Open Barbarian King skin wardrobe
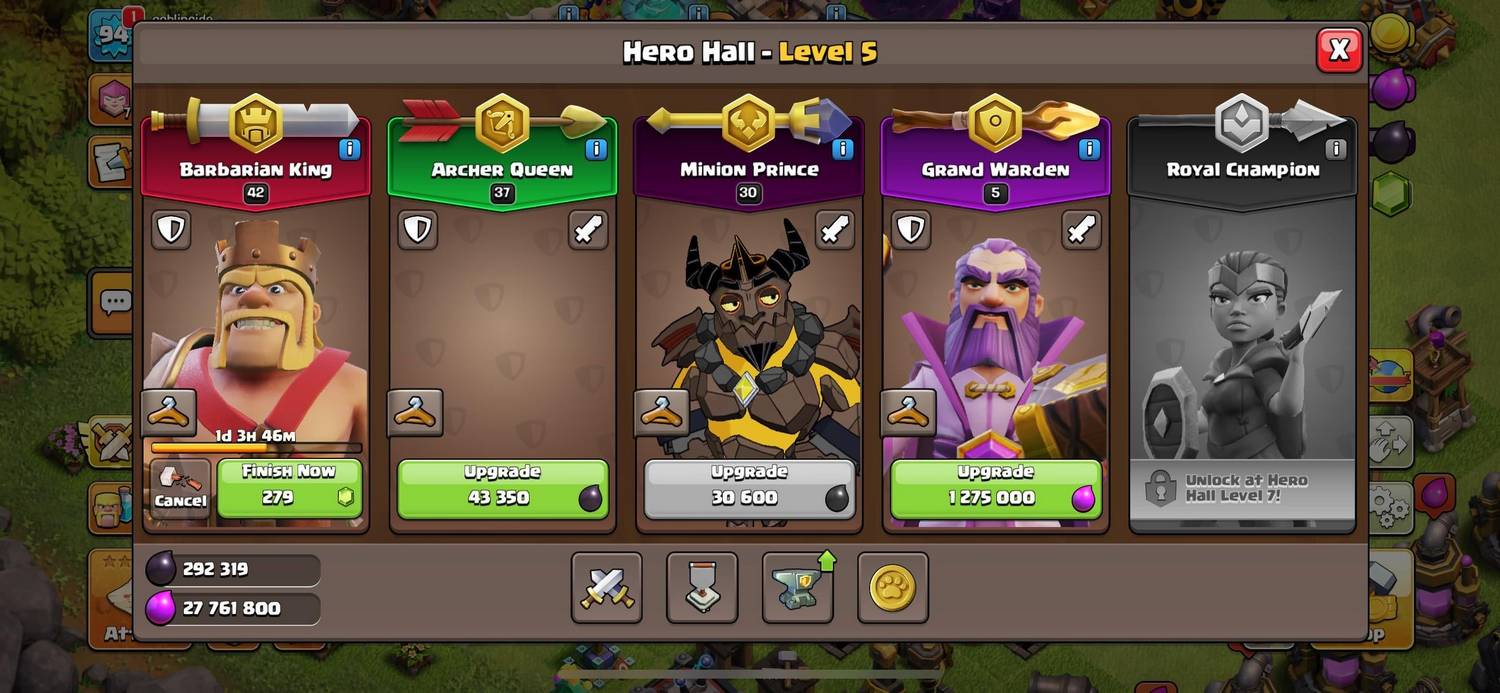The height and width of the screenshot is (693, 1500). coord(169,413)
